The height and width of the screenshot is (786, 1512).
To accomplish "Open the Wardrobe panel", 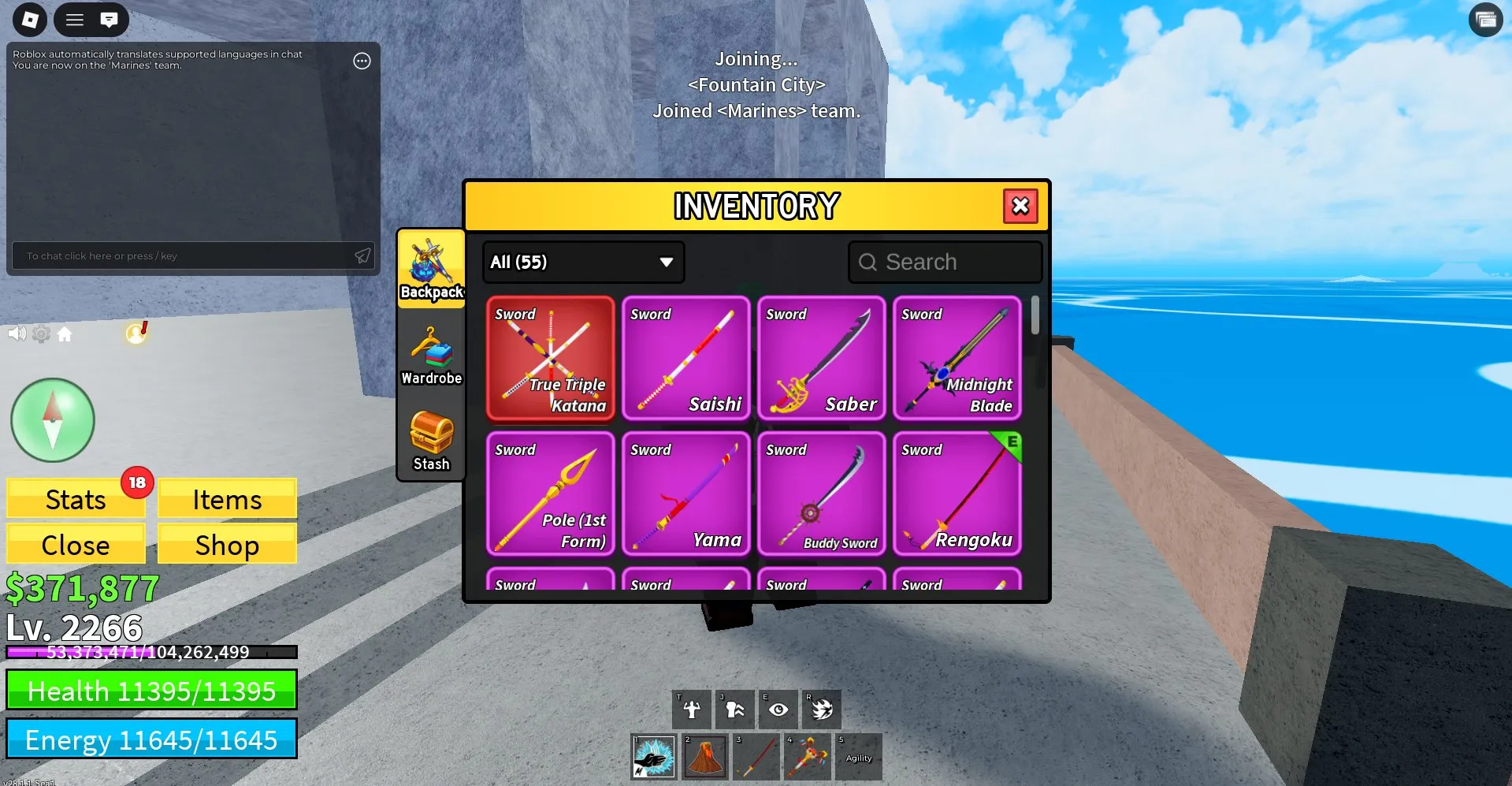I will (431, 356).
